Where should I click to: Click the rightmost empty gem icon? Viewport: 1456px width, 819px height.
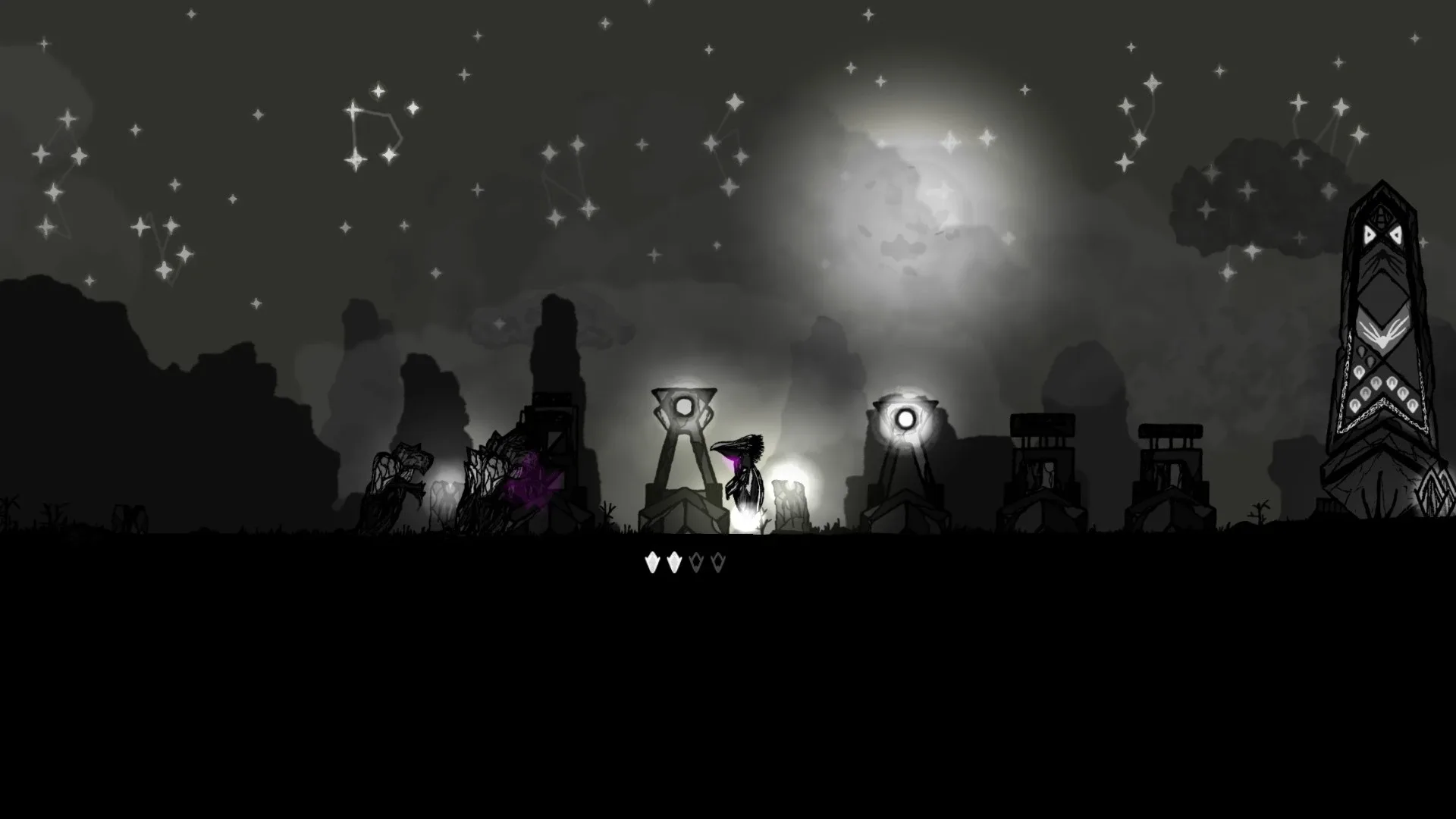pyautogui.click(x=717, y=563)
